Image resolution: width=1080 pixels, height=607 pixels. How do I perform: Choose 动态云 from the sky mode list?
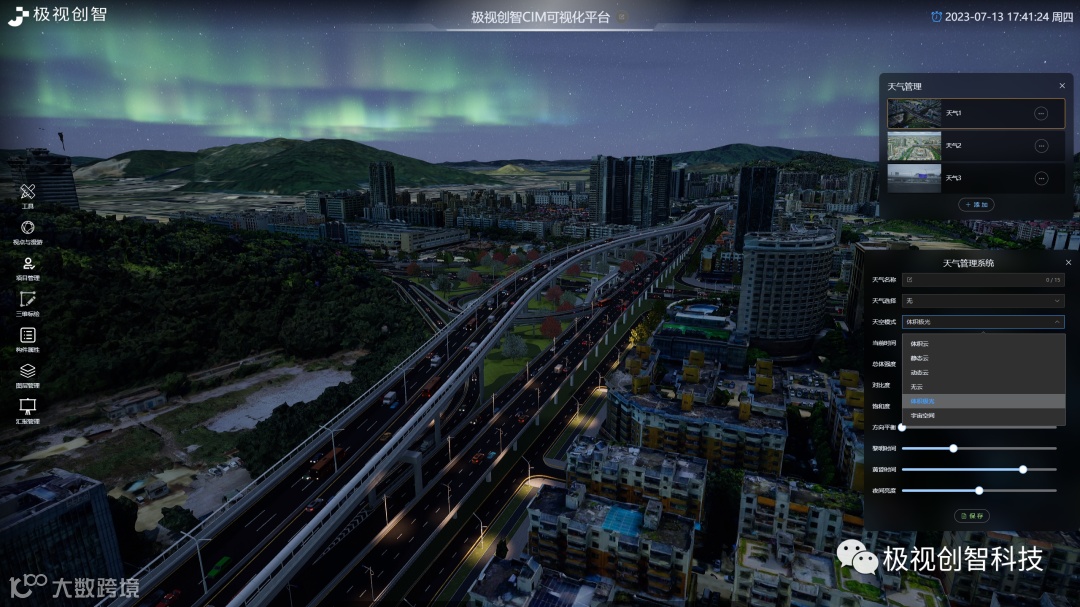919,372
